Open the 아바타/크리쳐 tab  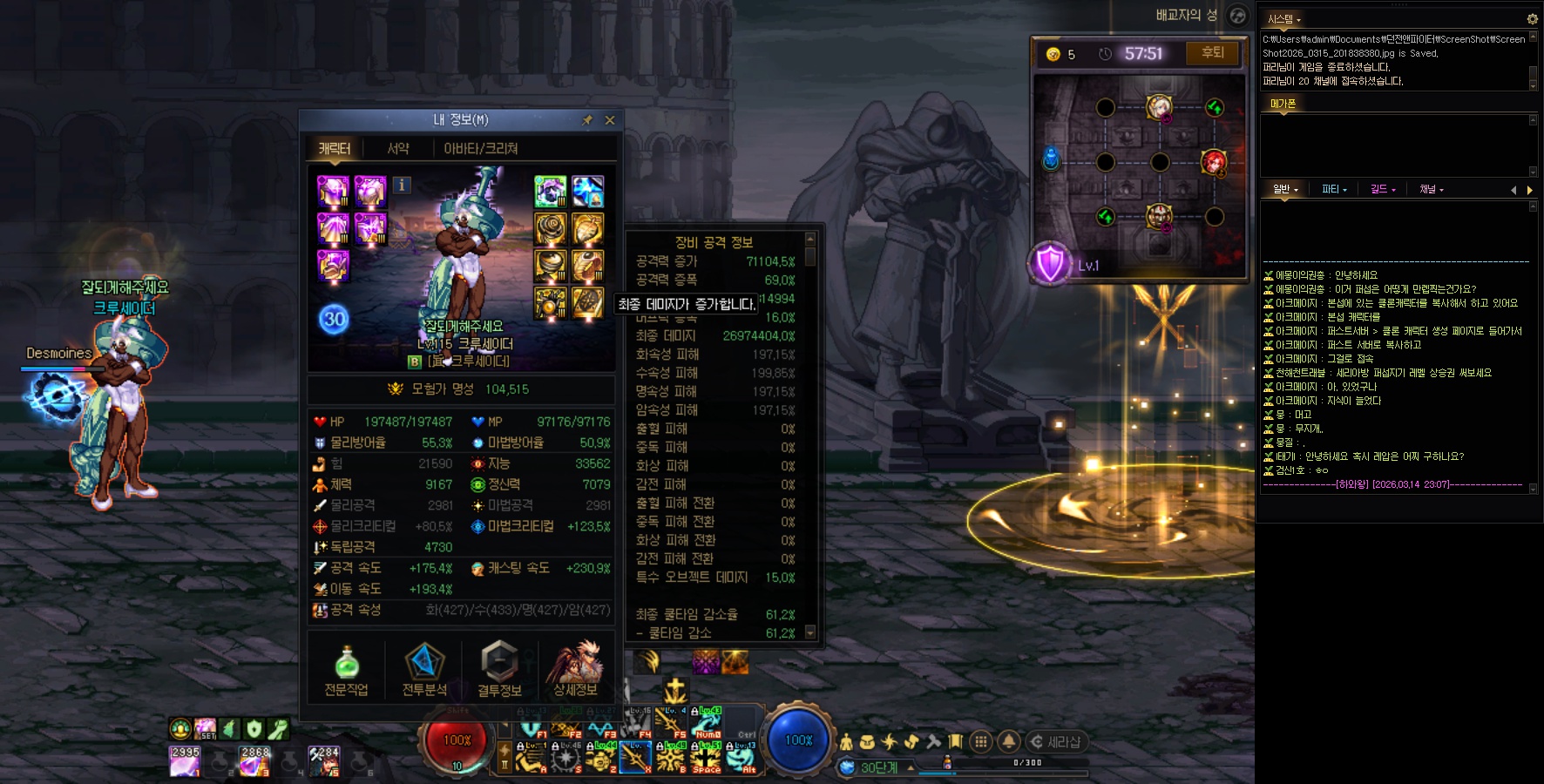click(480, 149)
